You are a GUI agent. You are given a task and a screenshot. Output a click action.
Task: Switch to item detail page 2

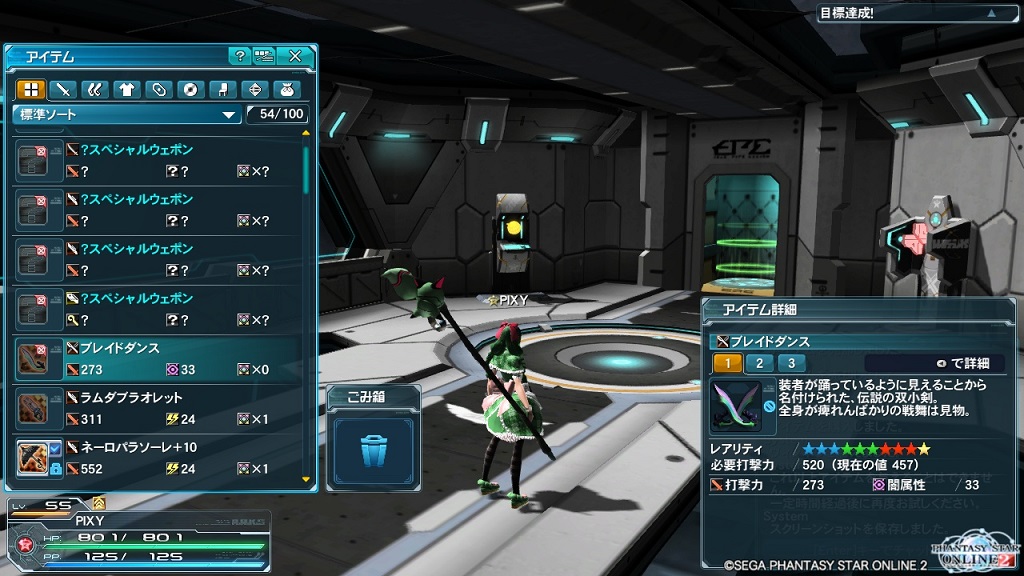pyautogui.click(x=760, y=363)
